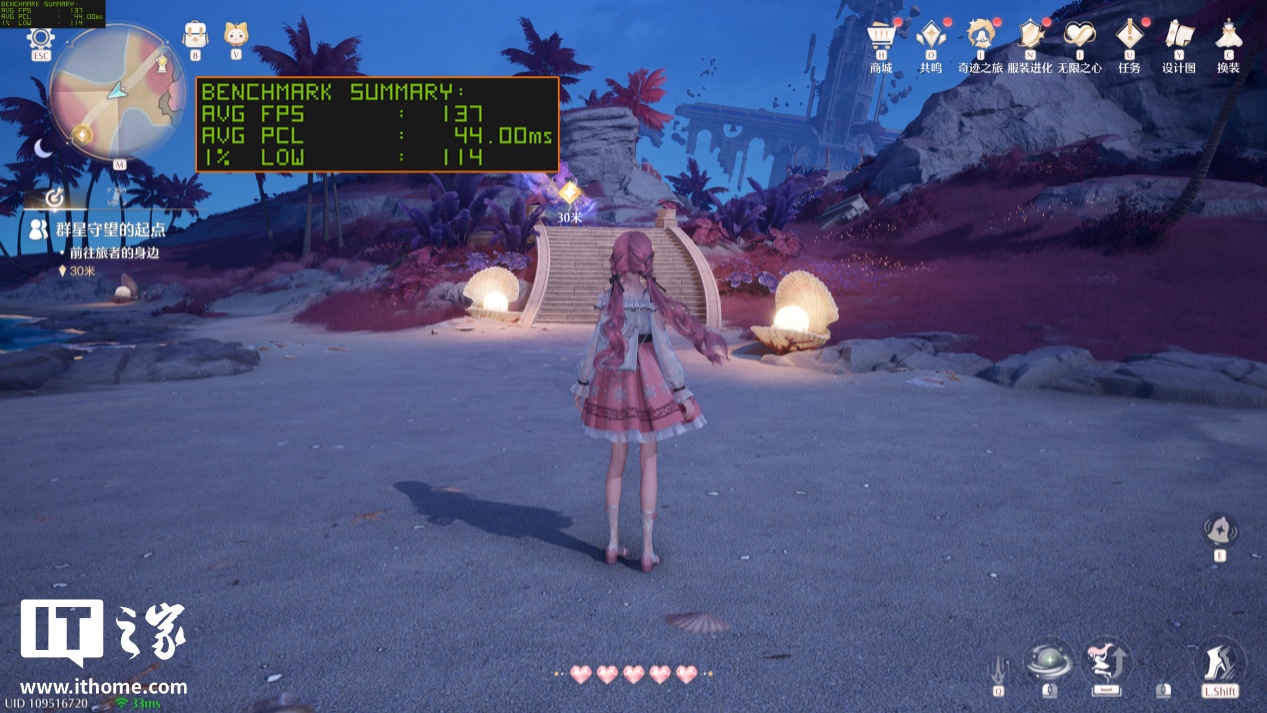Open the cat companion Momo icon
The image size is (1267, 713).
coord(236,35)
